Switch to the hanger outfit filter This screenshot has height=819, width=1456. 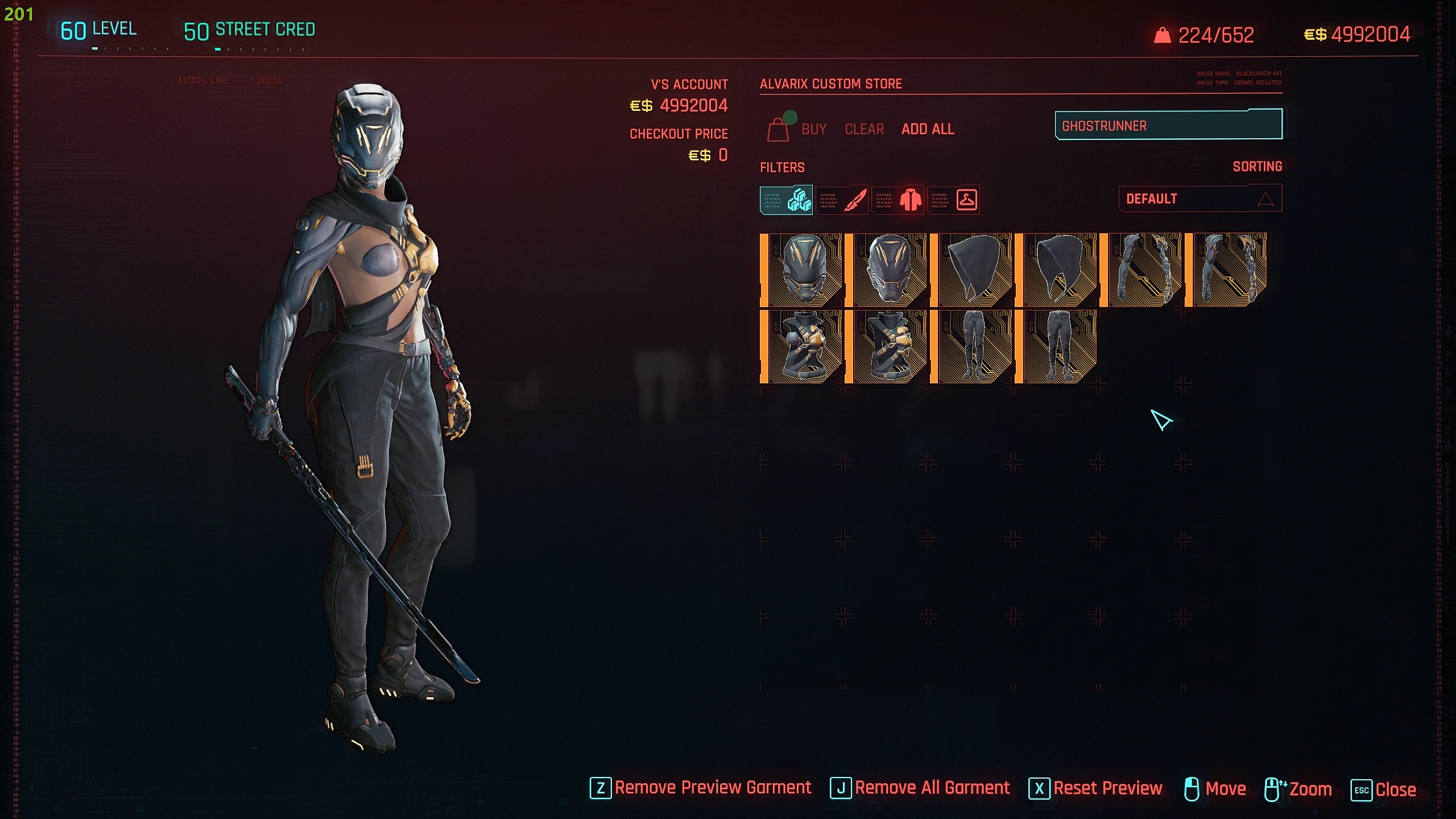click(x=954, y=200)
